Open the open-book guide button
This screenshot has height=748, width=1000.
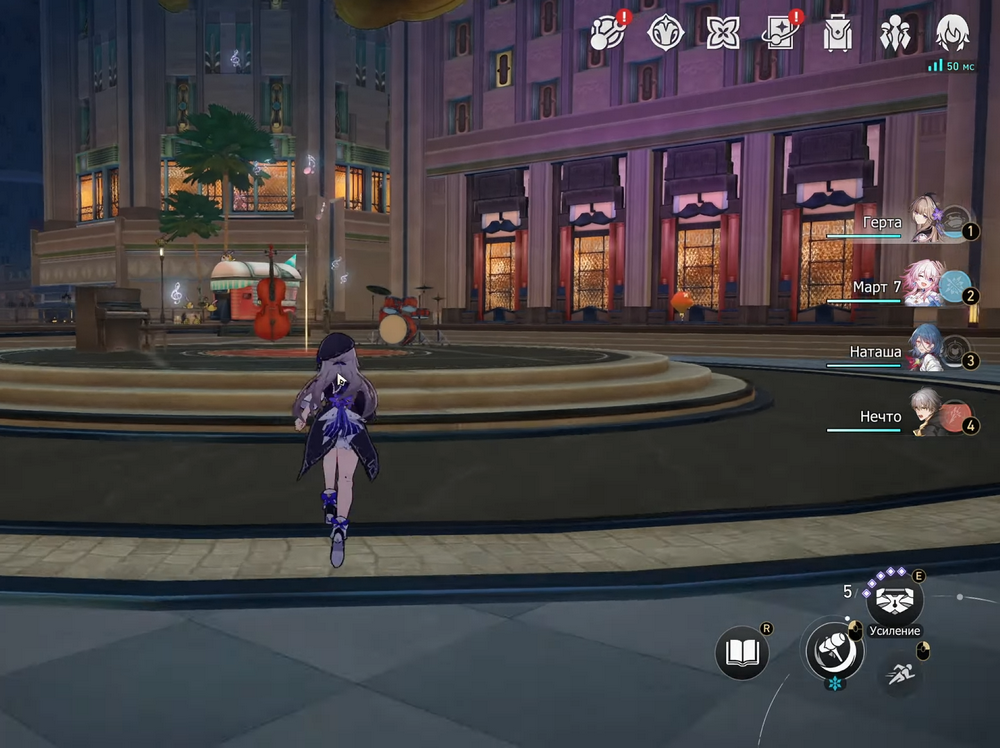743,653
